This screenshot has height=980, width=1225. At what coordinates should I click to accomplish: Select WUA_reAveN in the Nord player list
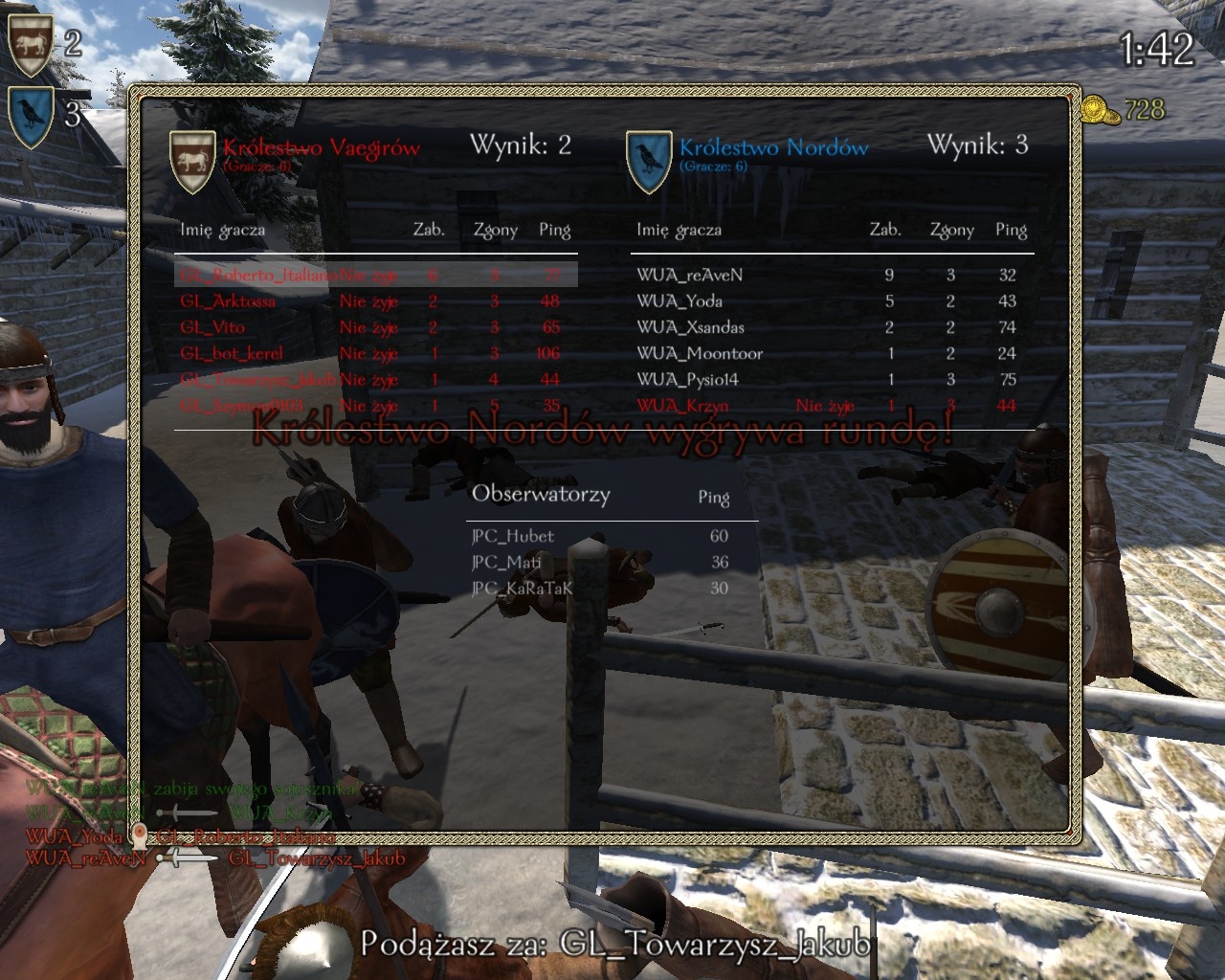point(689,275)
